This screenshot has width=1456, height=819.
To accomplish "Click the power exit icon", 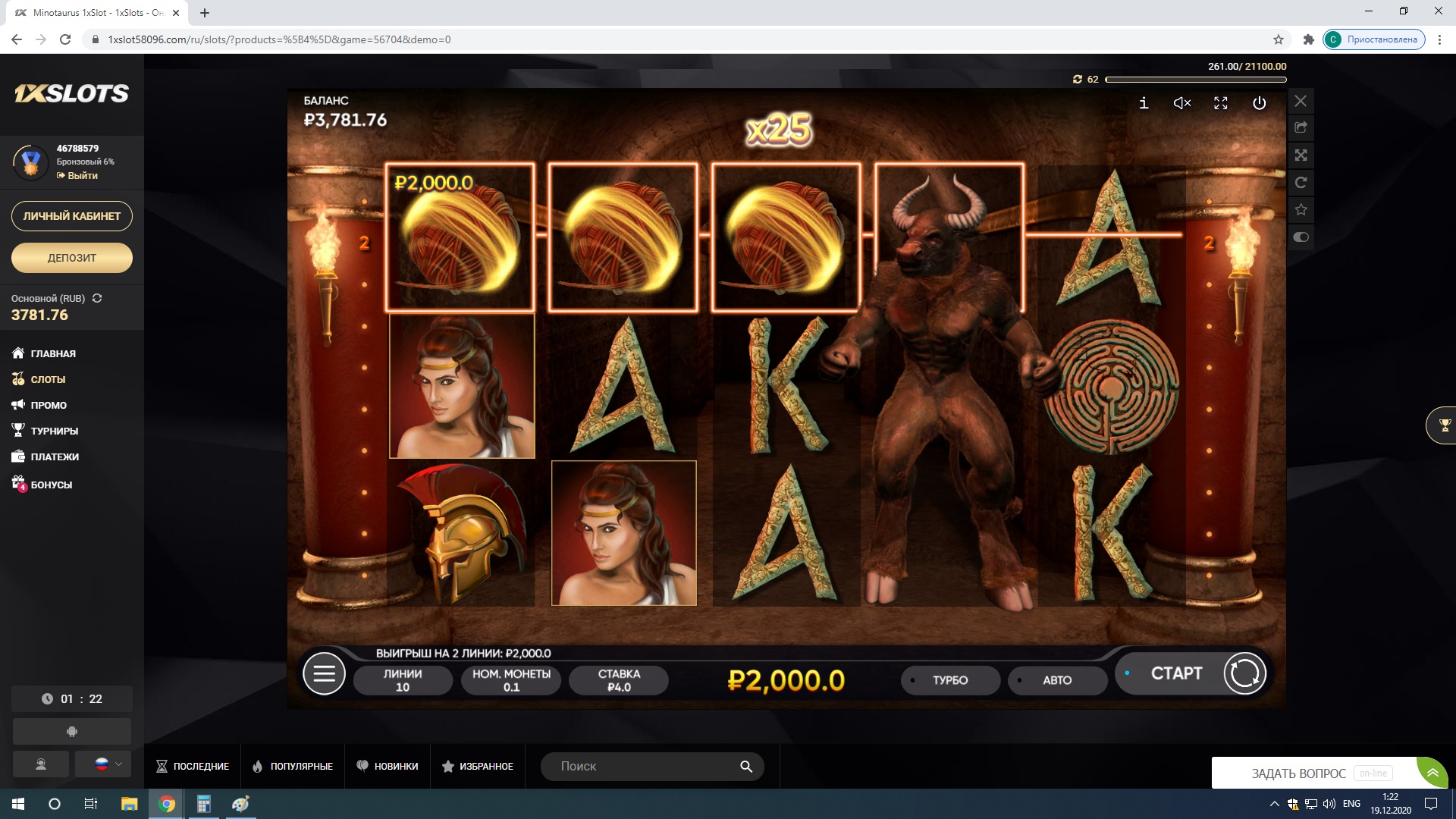I will tap(1259, 103).
